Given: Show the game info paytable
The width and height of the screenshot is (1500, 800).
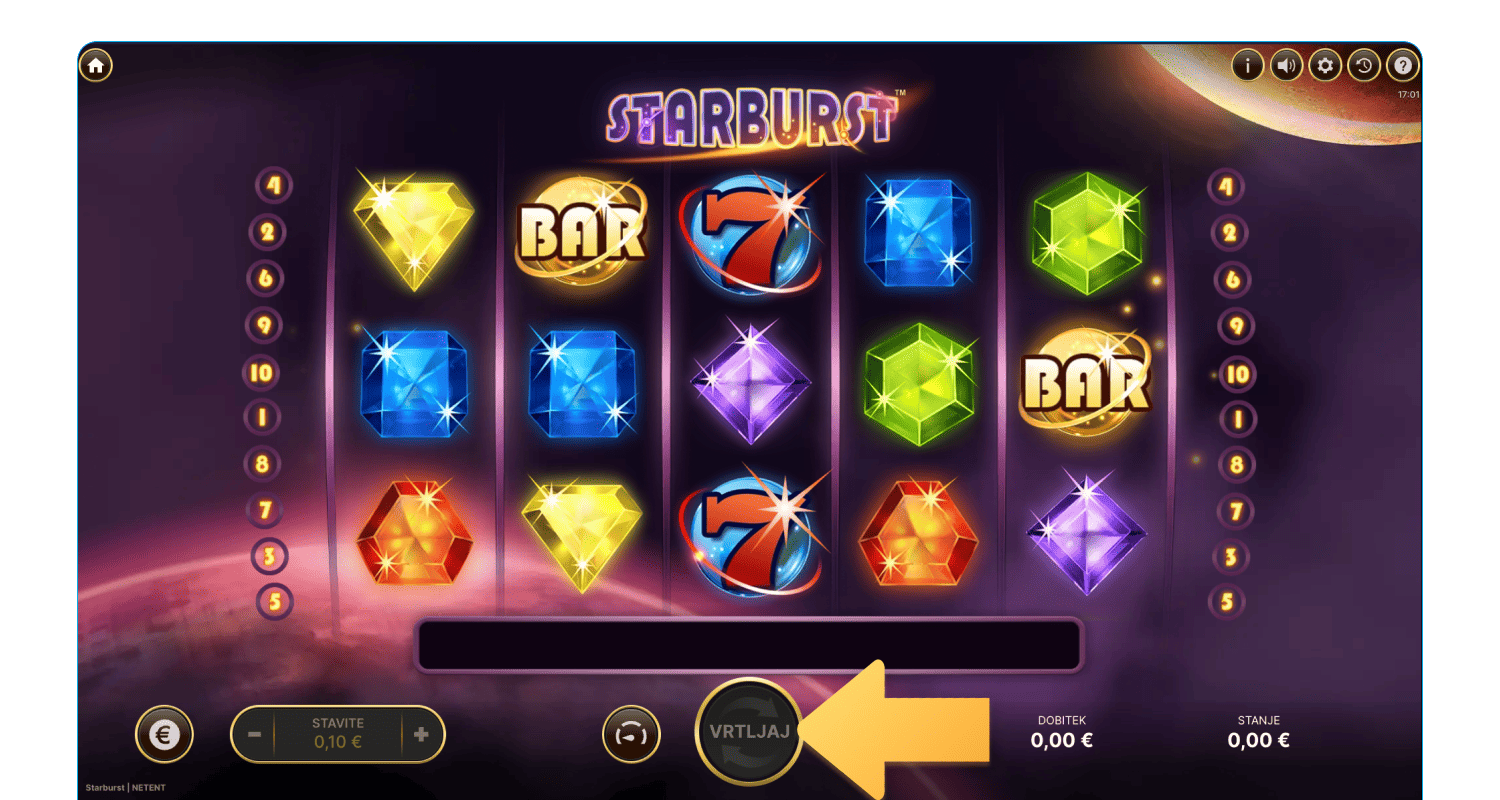Looking at the screenshot, I should click(x=1247, y=66).
